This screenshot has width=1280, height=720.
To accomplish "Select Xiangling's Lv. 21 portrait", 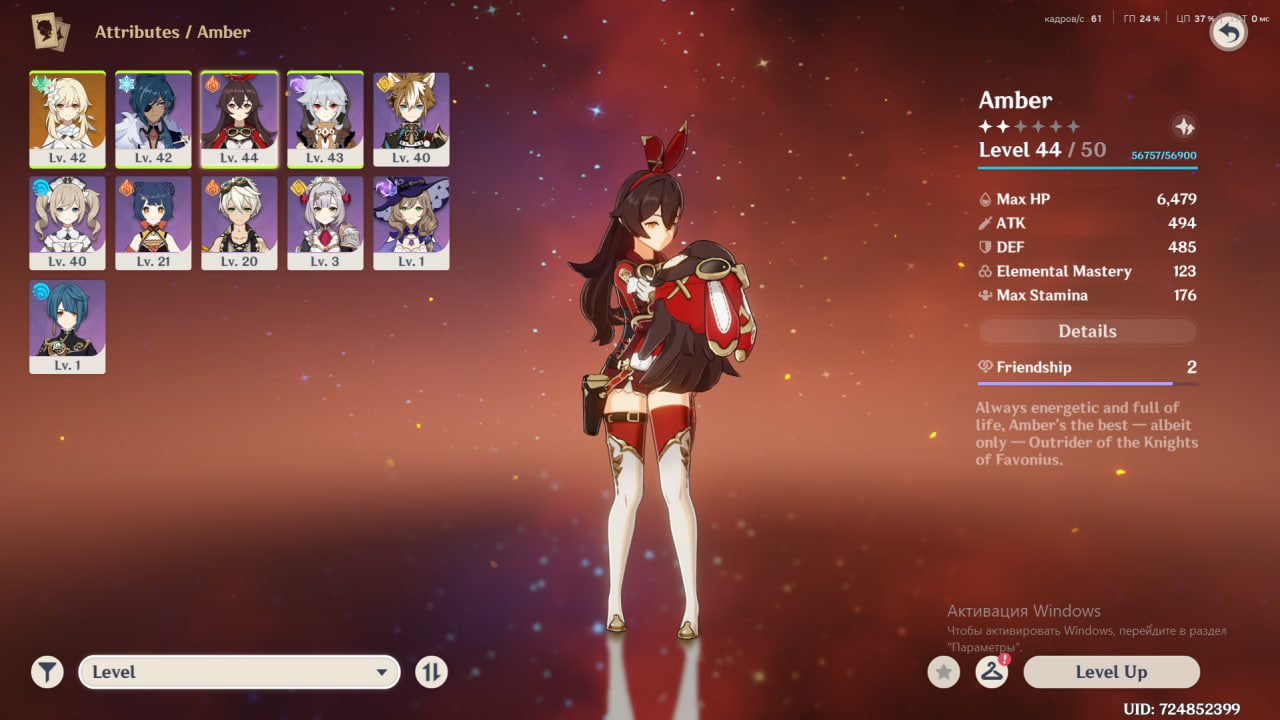I will tap(153, 222).
